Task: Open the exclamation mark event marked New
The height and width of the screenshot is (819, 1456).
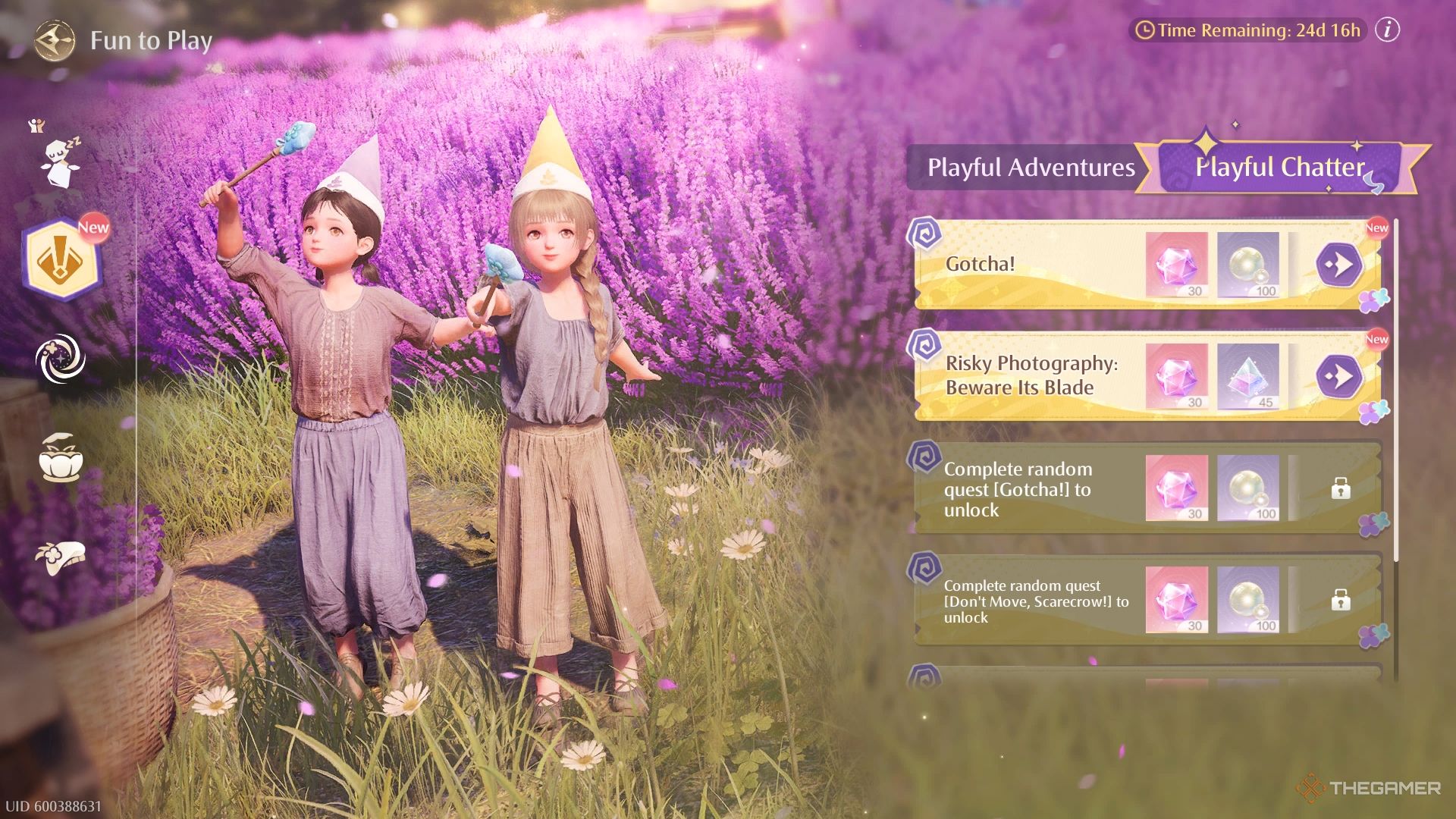Action: [61, 262]
